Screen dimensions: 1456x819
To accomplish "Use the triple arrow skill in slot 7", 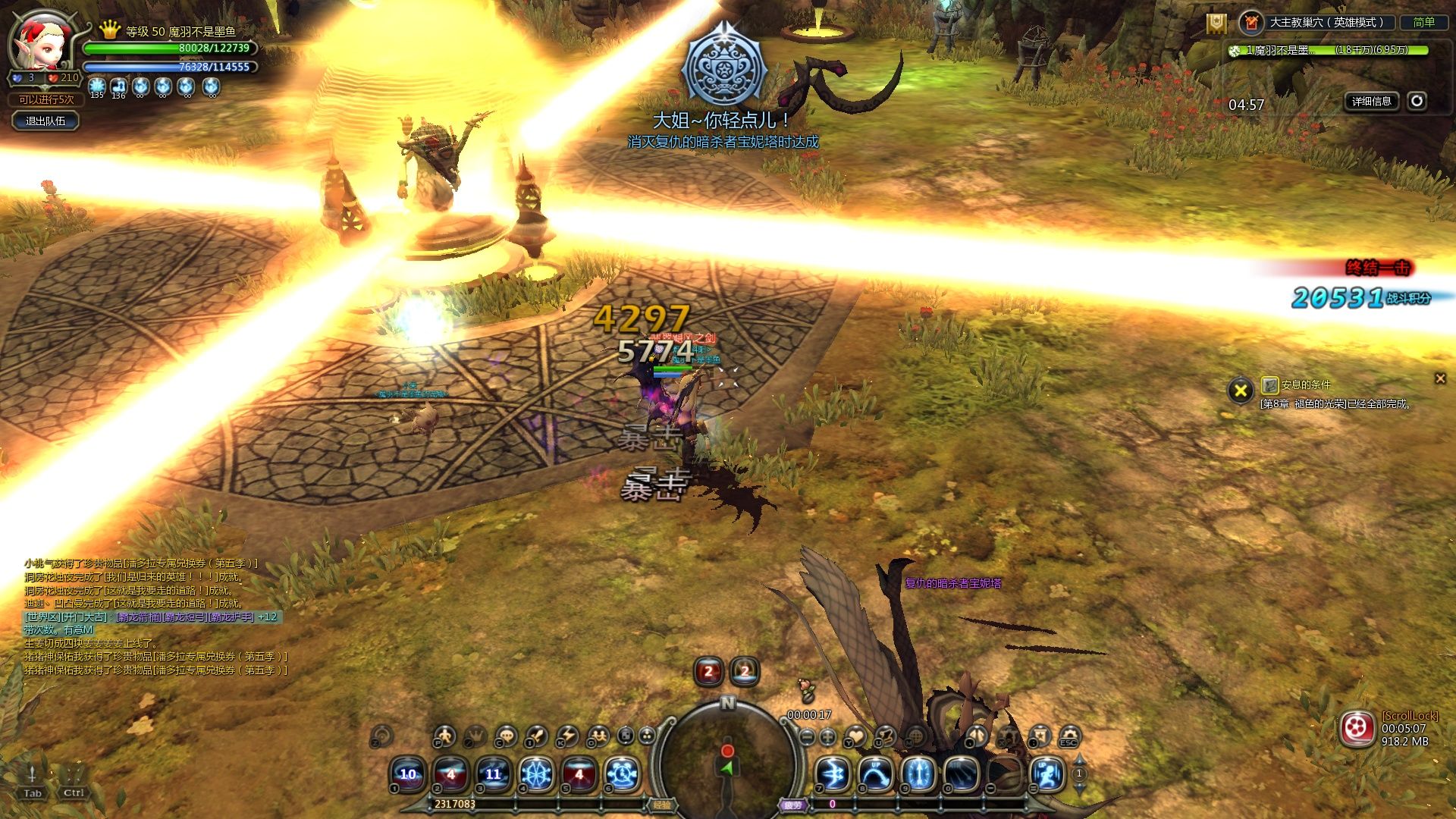I will pos(833,775).
